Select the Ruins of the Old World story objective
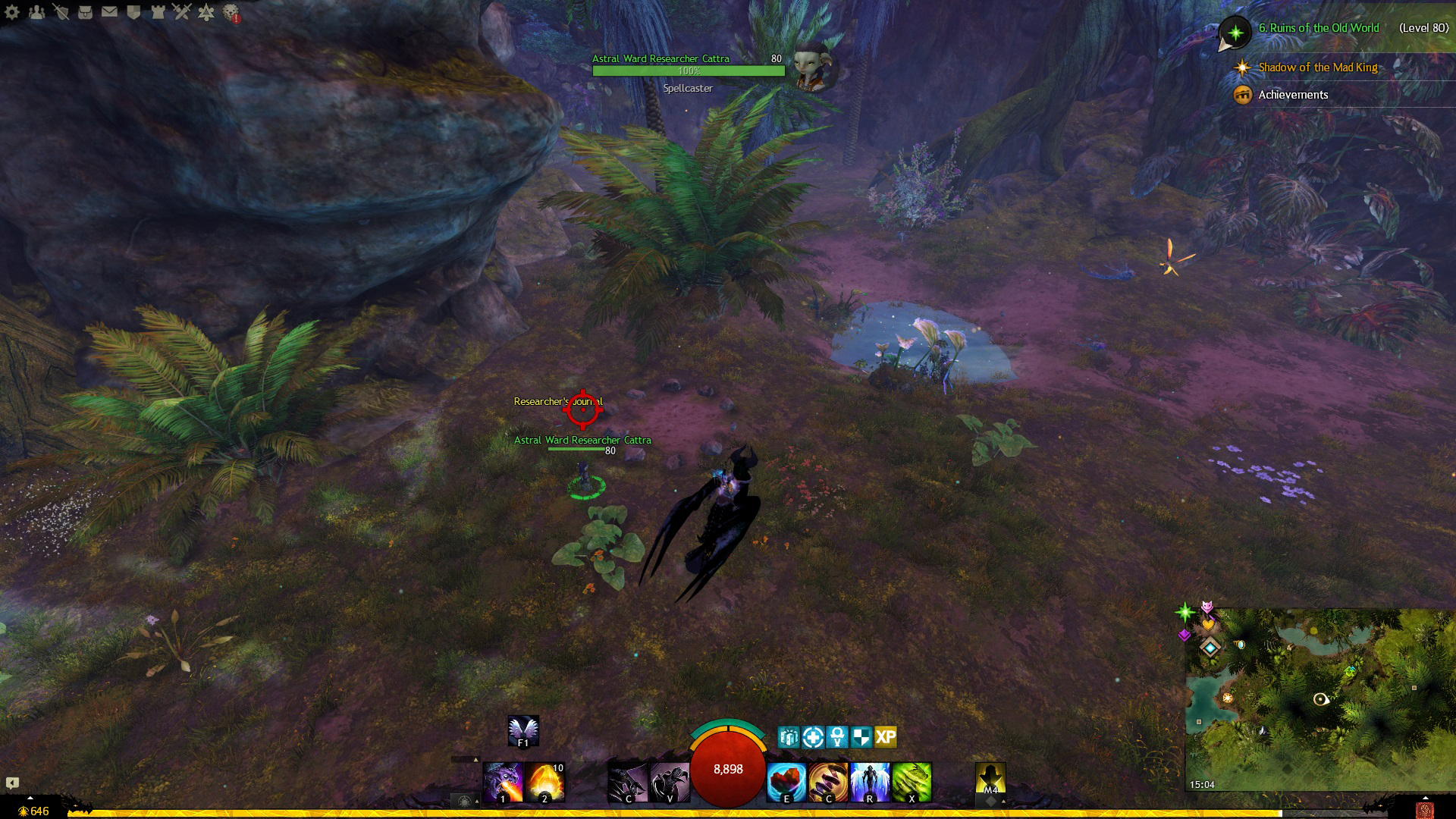 click(1318, 28)
